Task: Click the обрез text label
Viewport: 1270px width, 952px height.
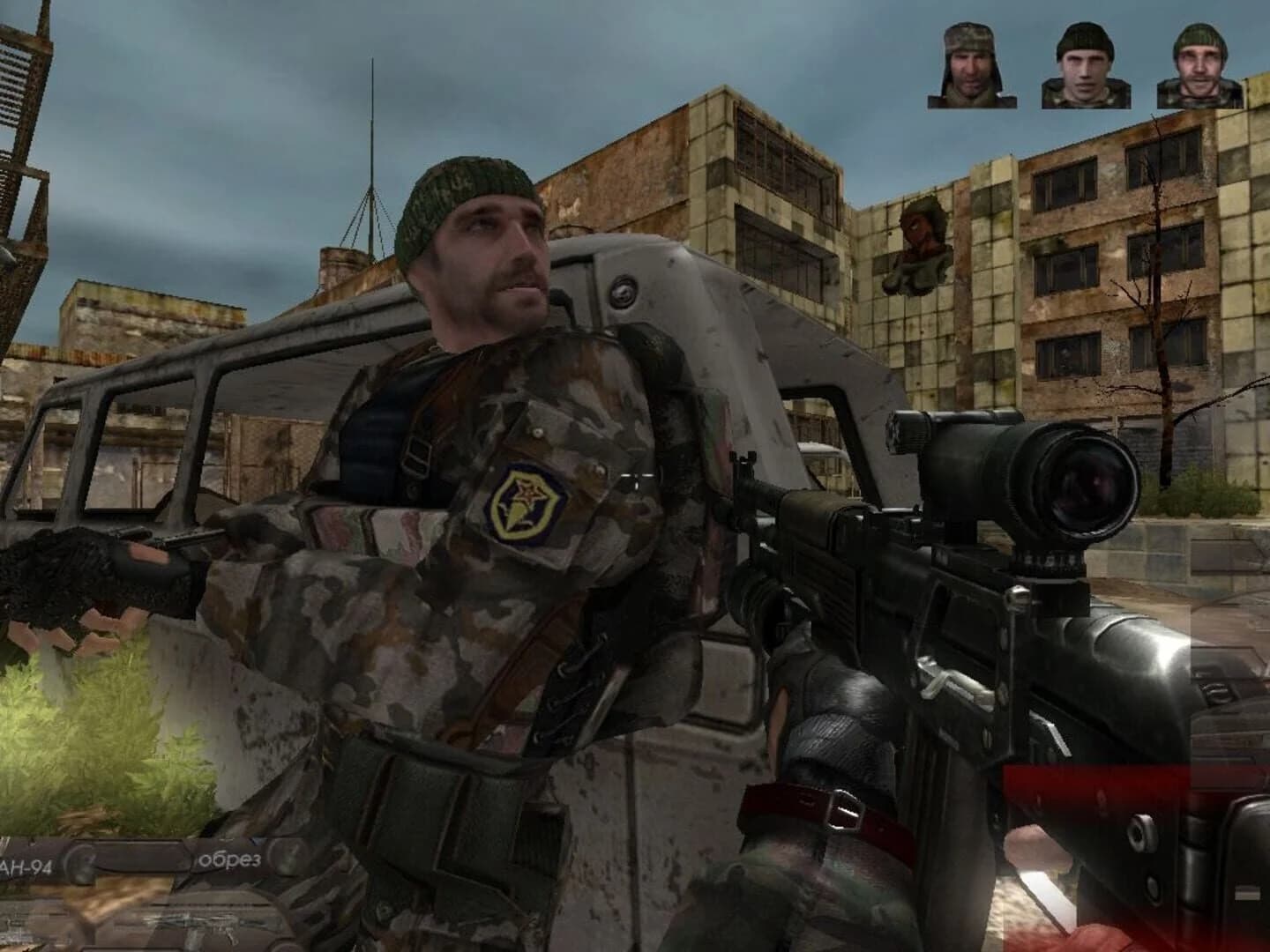Action: point(231,858)
